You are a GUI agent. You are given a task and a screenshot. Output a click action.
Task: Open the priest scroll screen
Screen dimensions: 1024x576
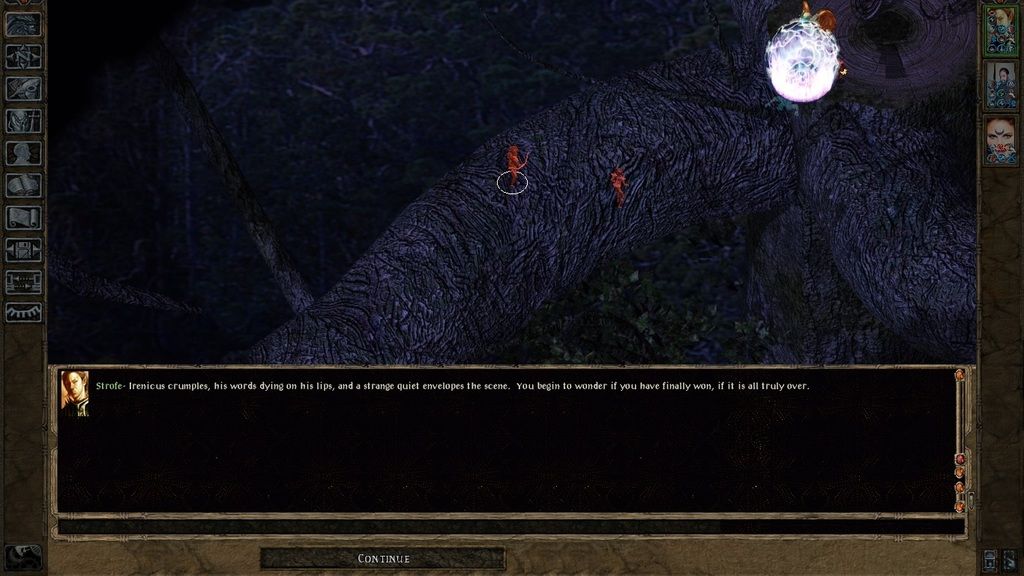pyautogui.click(x=23, y=217)
